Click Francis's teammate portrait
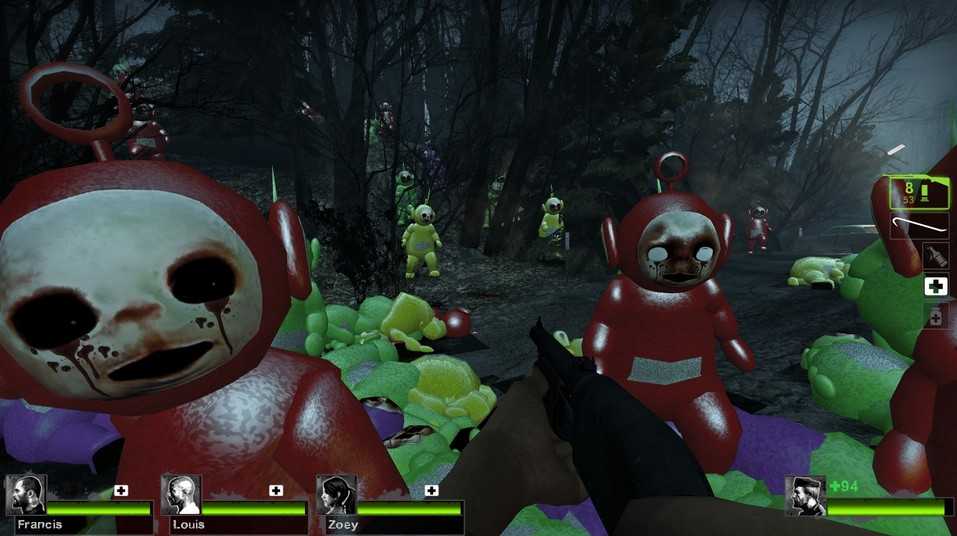The width and height of the screenshot is (957, 536). point(25,494)
